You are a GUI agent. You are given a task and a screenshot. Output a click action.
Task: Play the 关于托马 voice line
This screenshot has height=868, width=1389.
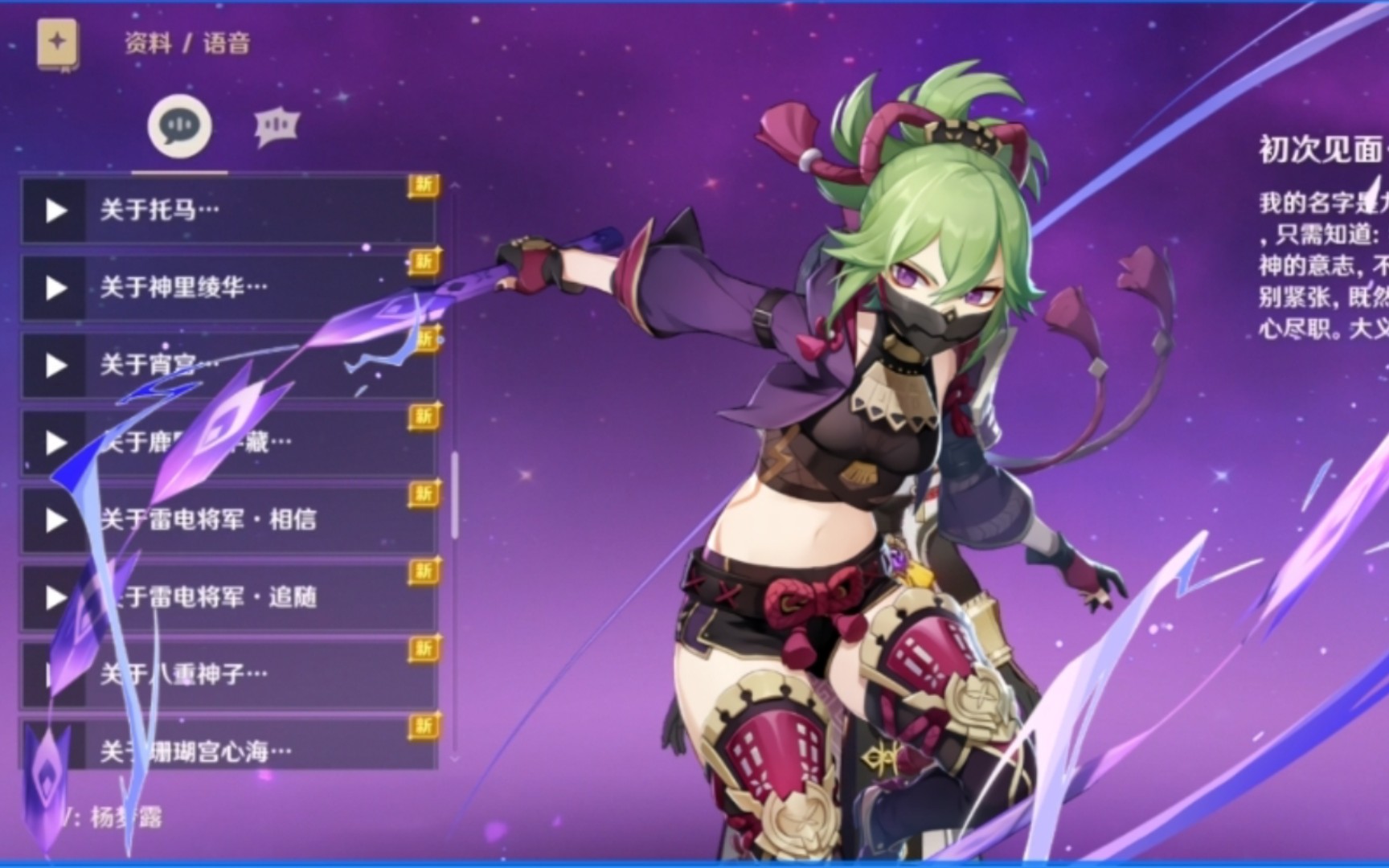[55, 211]
